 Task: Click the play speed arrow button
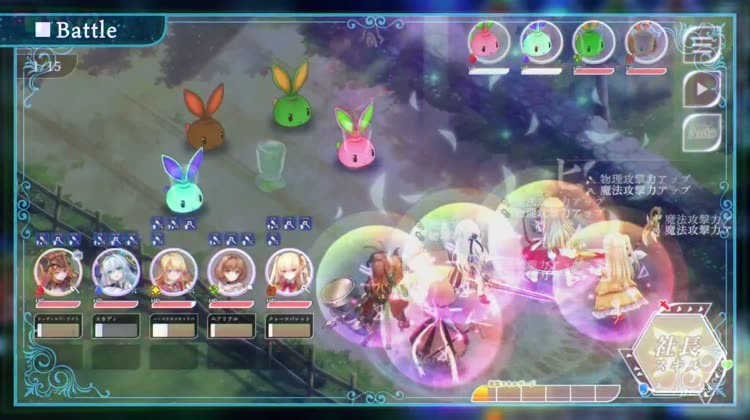click(x=703, y=88)
